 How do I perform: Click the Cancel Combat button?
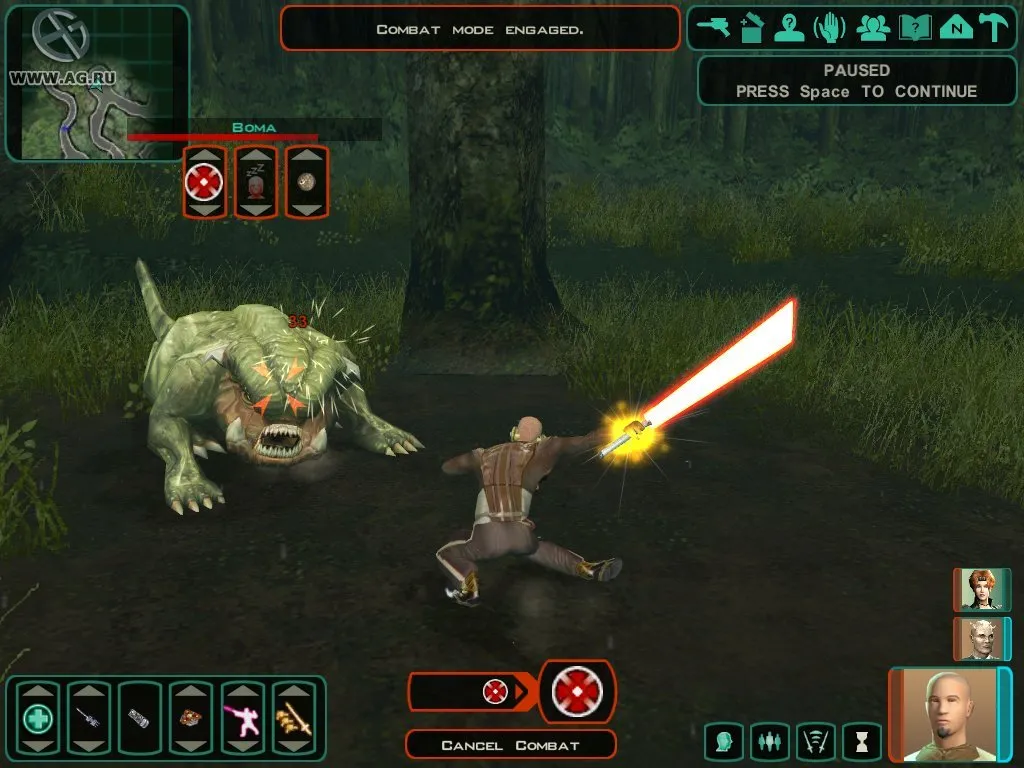(510, 745)
